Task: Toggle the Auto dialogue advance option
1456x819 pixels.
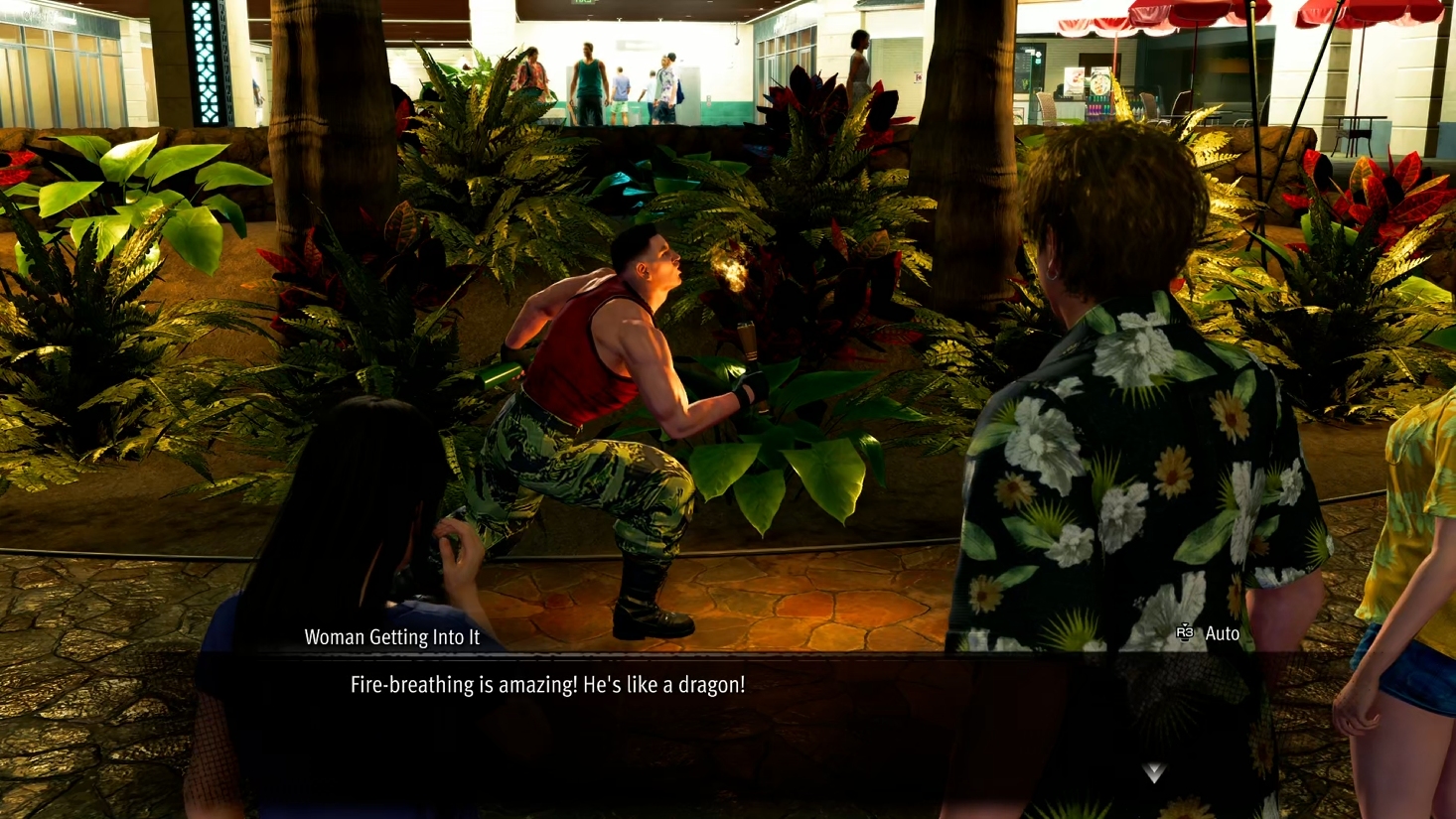Action: click(x=1208, y=633)
